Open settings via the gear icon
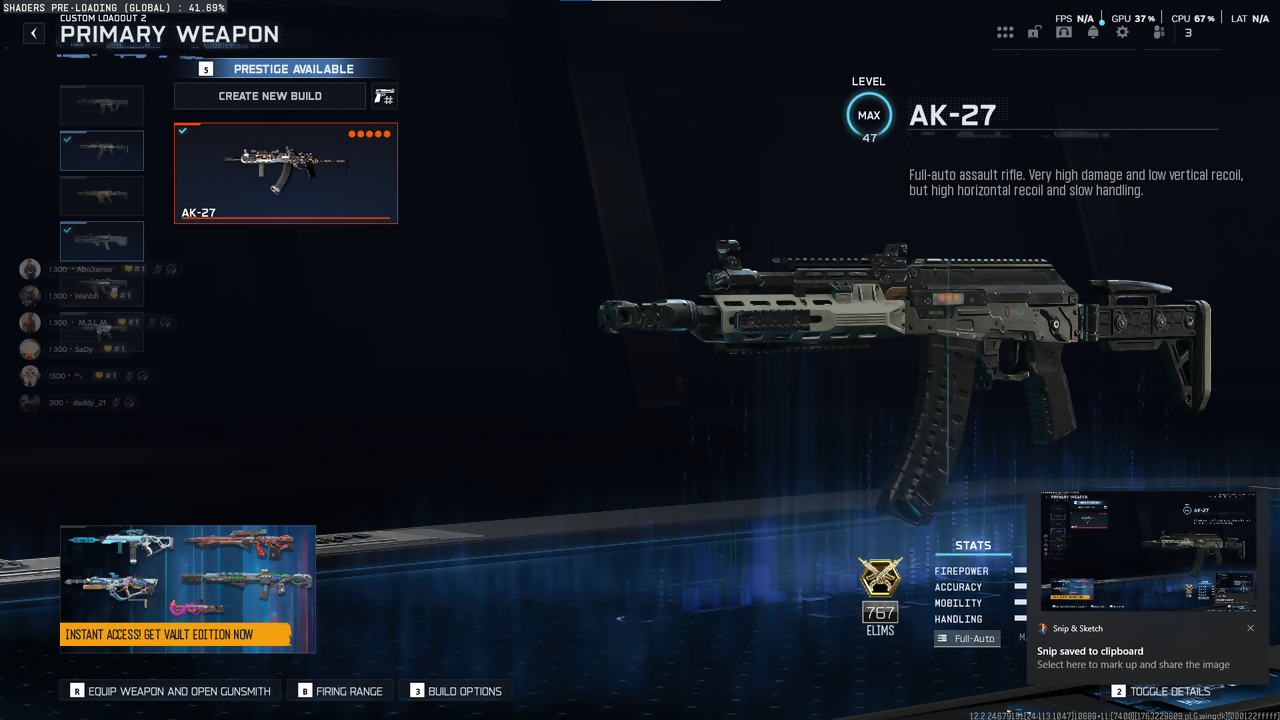Screen dimensions: 1280x720 coord(1122,33)
